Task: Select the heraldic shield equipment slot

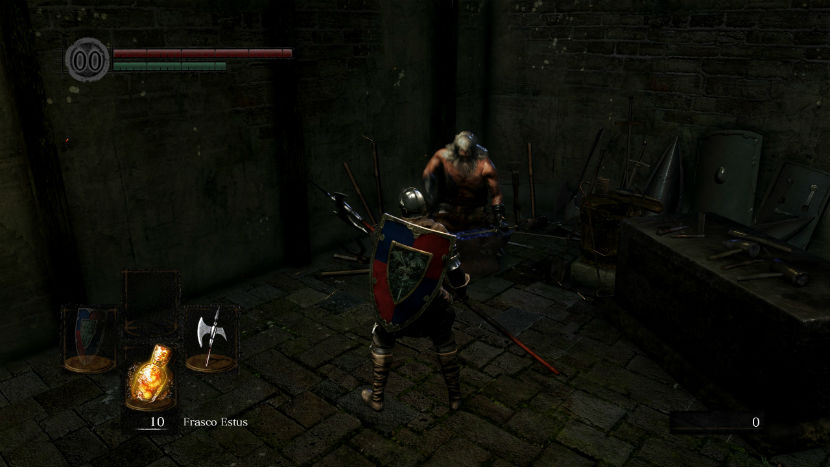Action: (x=89, y=337)
